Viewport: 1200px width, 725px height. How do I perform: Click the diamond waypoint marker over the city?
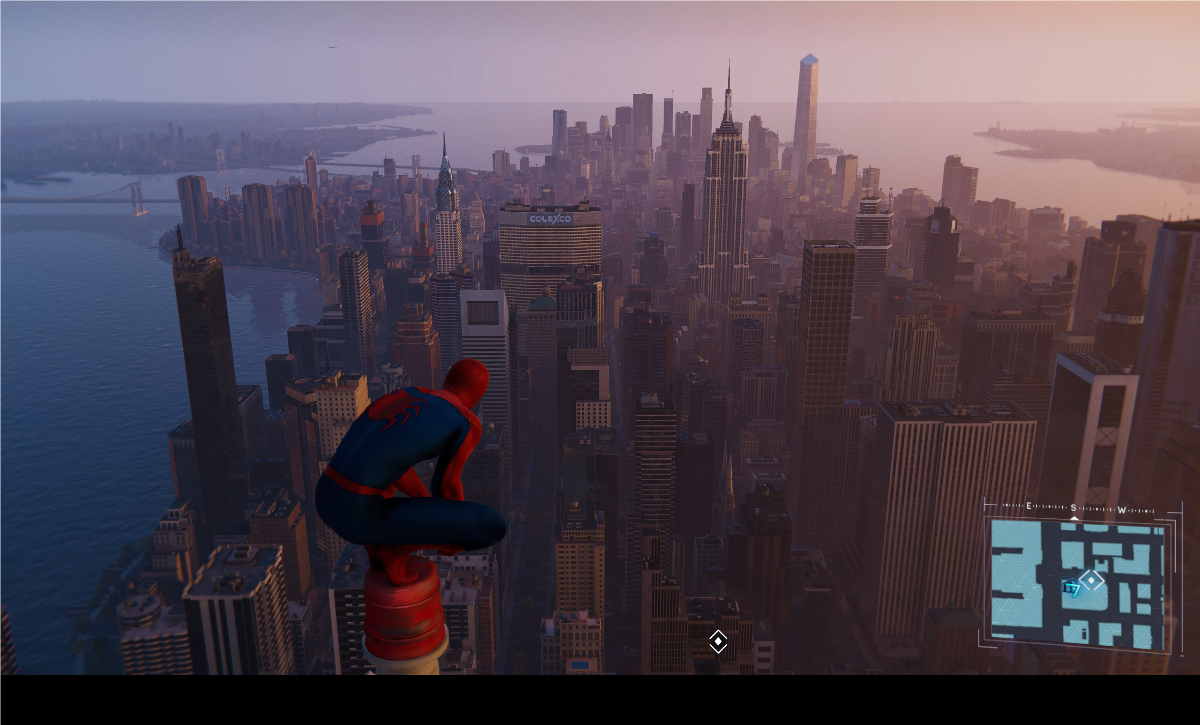tap(718, 641)
